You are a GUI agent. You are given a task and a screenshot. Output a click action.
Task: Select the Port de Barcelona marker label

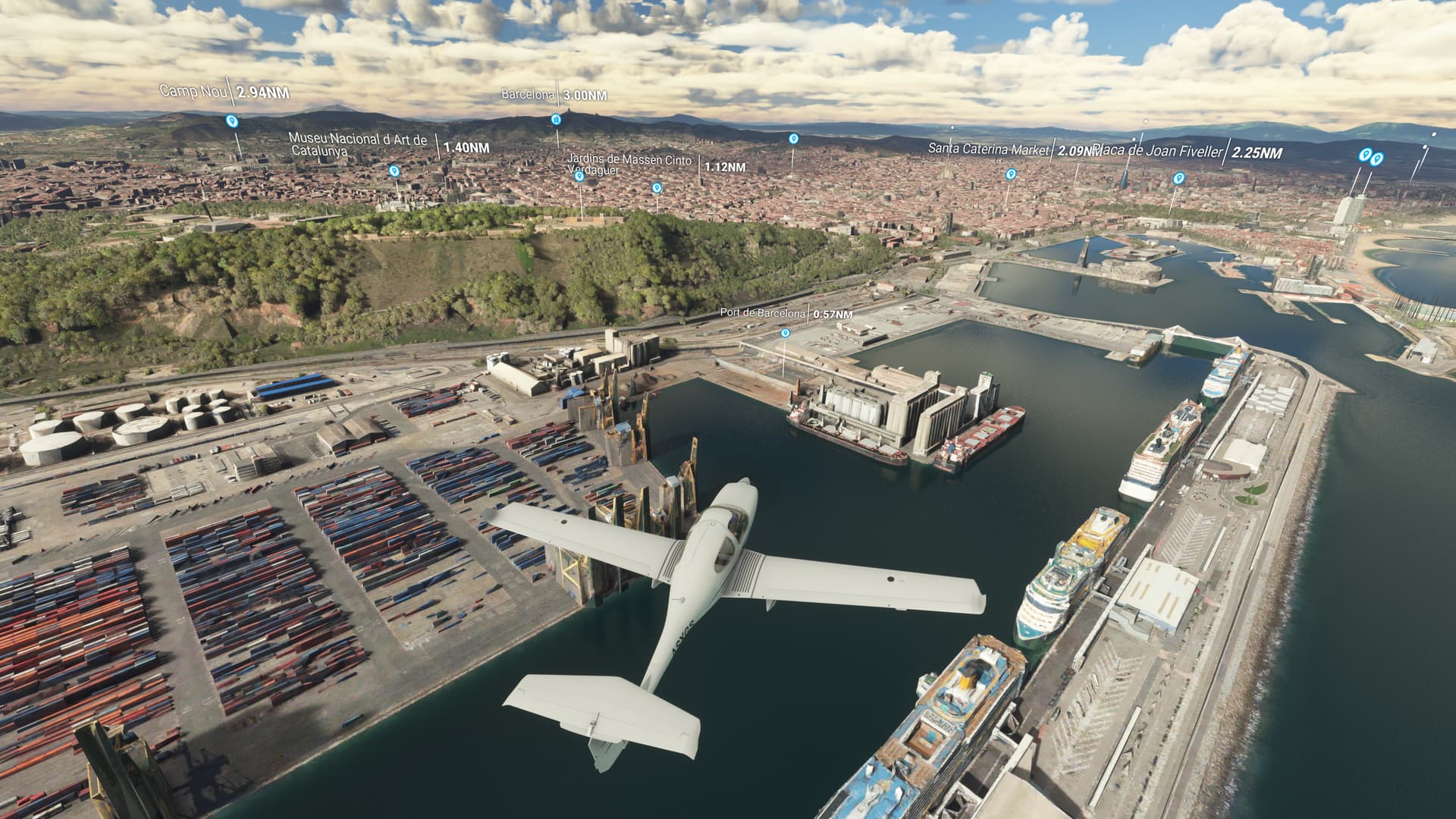pos(763,314)
